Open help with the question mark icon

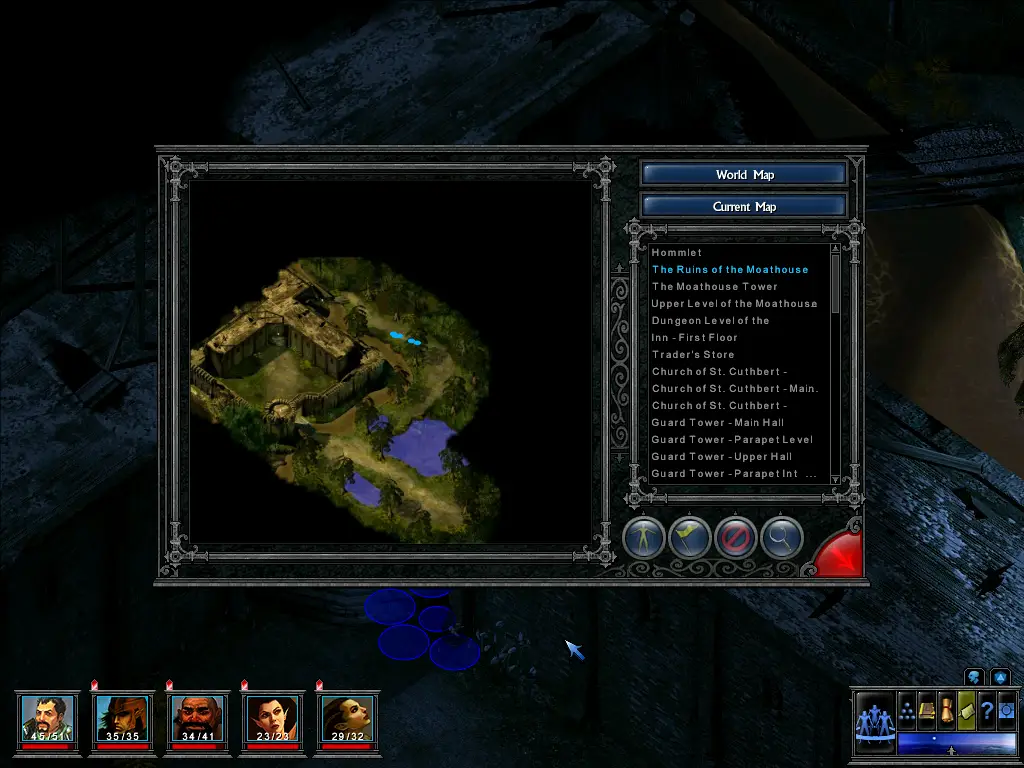point(986,711)
